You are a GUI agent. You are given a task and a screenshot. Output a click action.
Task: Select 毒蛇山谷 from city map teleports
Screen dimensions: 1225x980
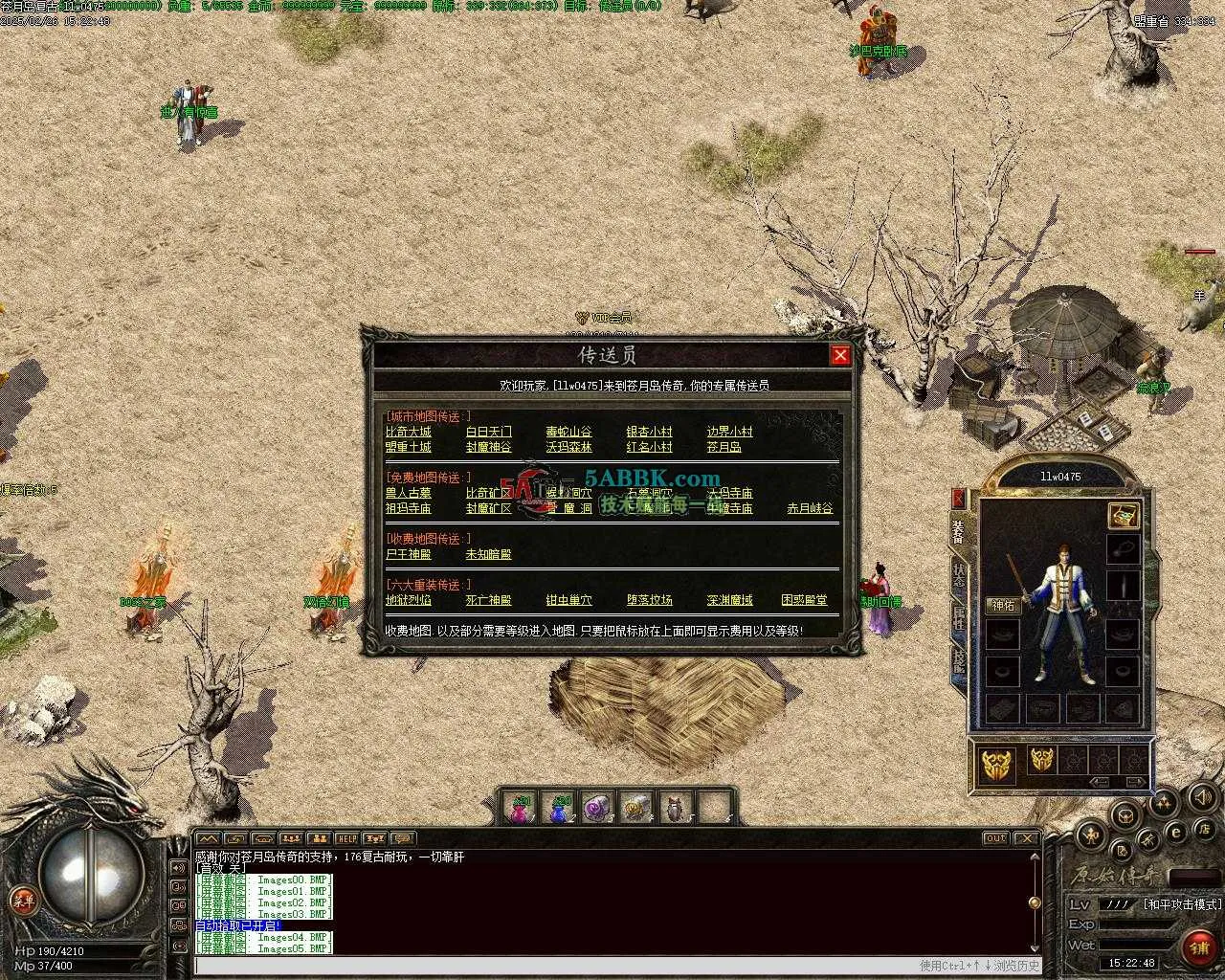click(x=568, y=432)
